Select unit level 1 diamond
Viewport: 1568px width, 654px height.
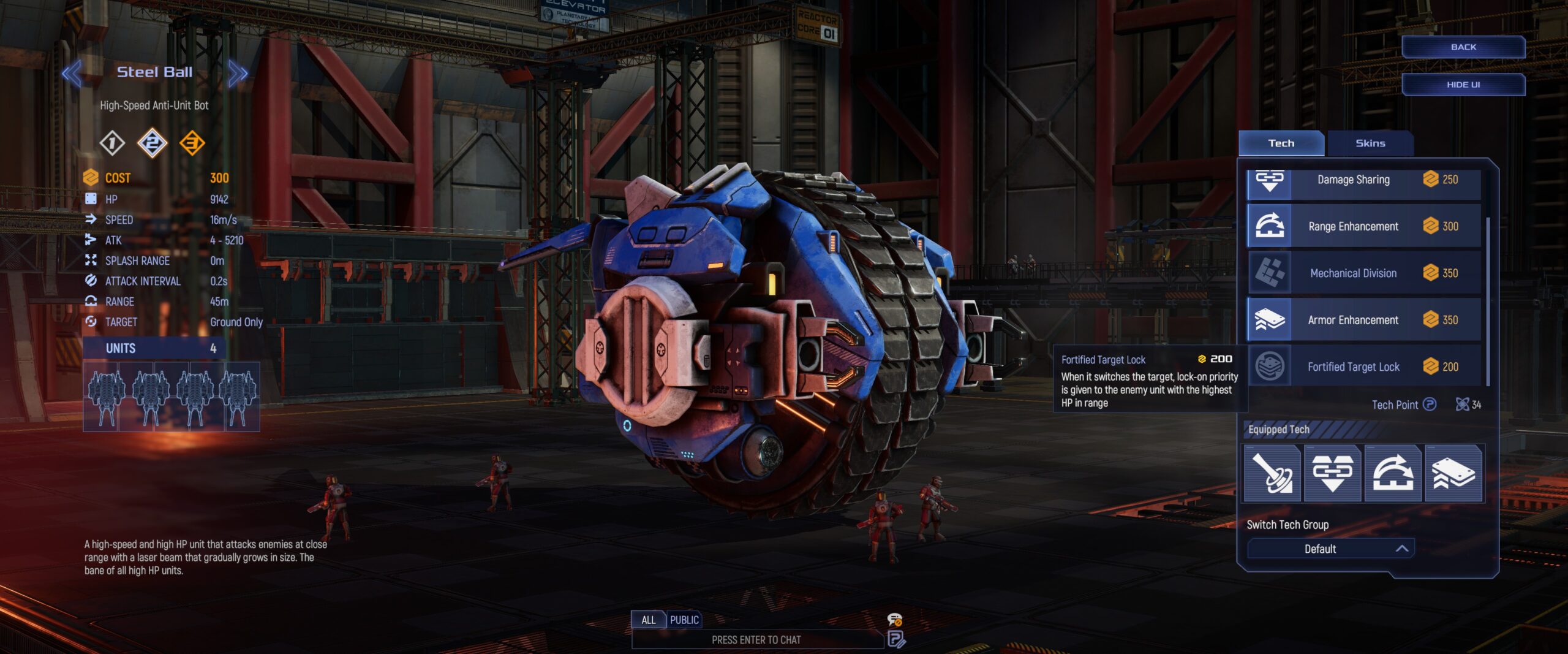[112, 143]
